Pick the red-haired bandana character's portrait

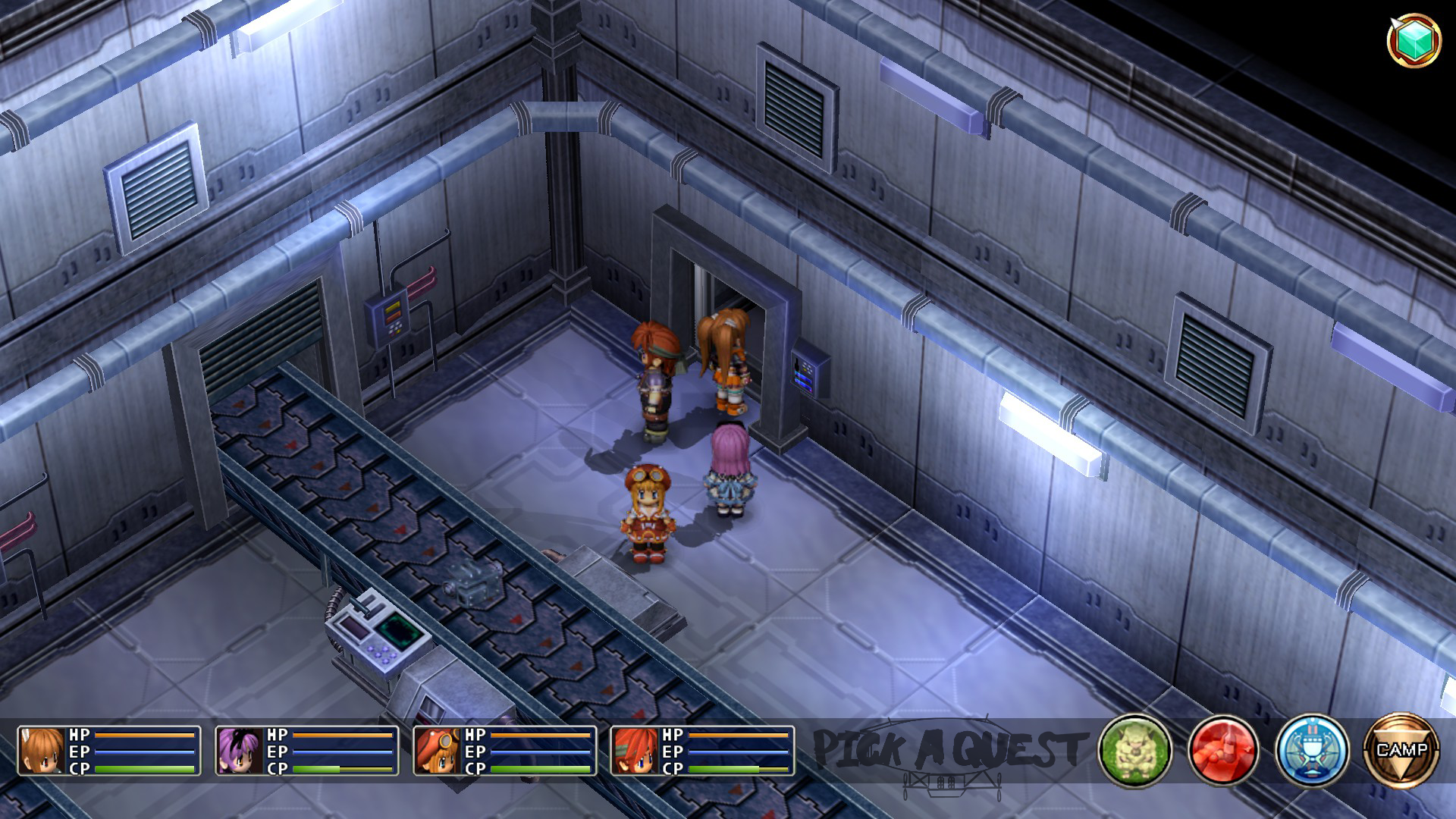click(x=635, y=751)
